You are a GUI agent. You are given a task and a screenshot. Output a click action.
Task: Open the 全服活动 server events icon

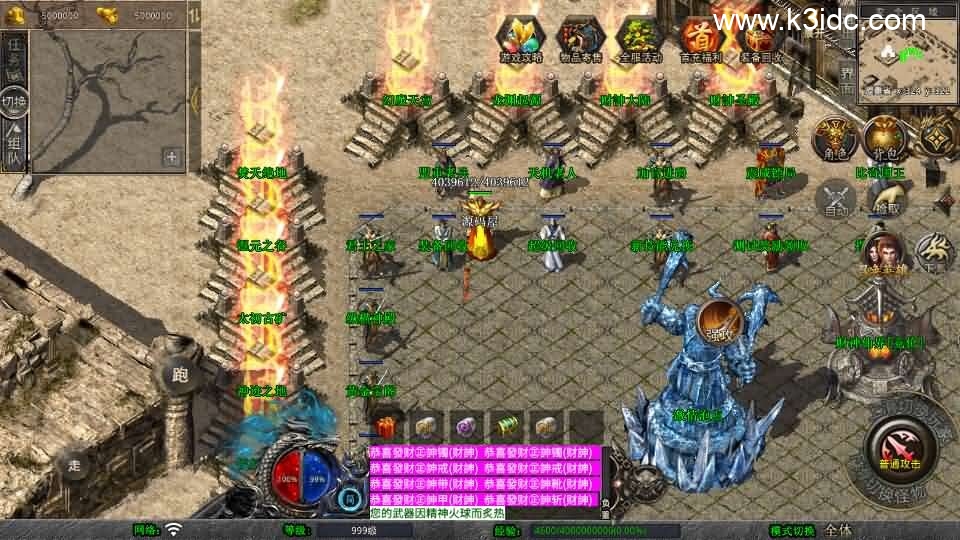pos(642,38)
